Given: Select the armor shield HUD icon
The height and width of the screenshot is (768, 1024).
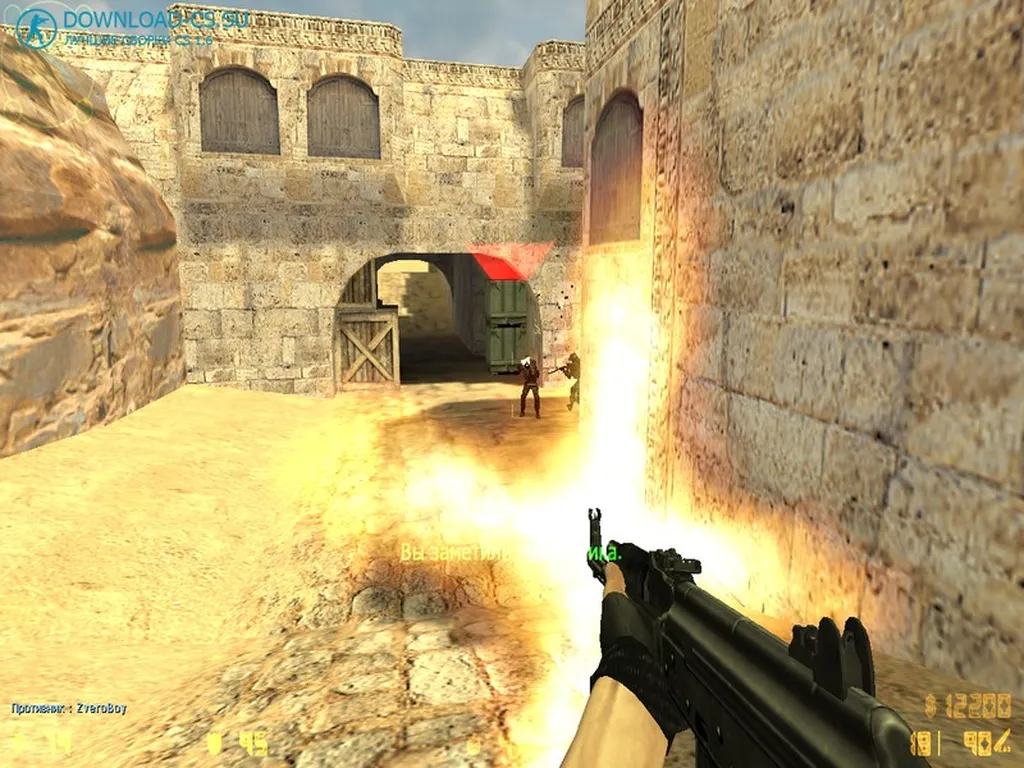Looking at the screenshot, I should tap(214, 743).
